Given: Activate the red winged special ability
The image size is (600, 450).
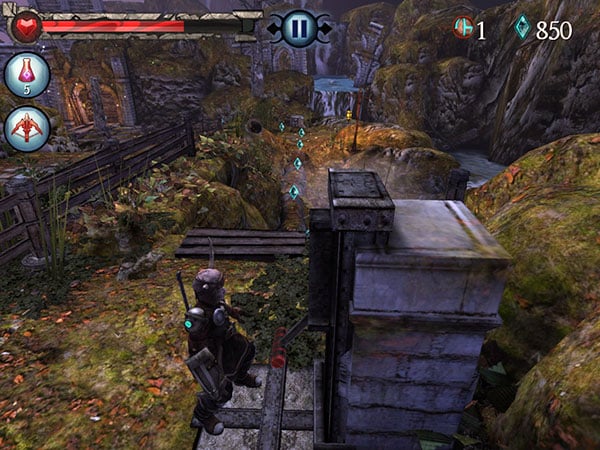Looking at the screenshot, I should tap(26, 129).
